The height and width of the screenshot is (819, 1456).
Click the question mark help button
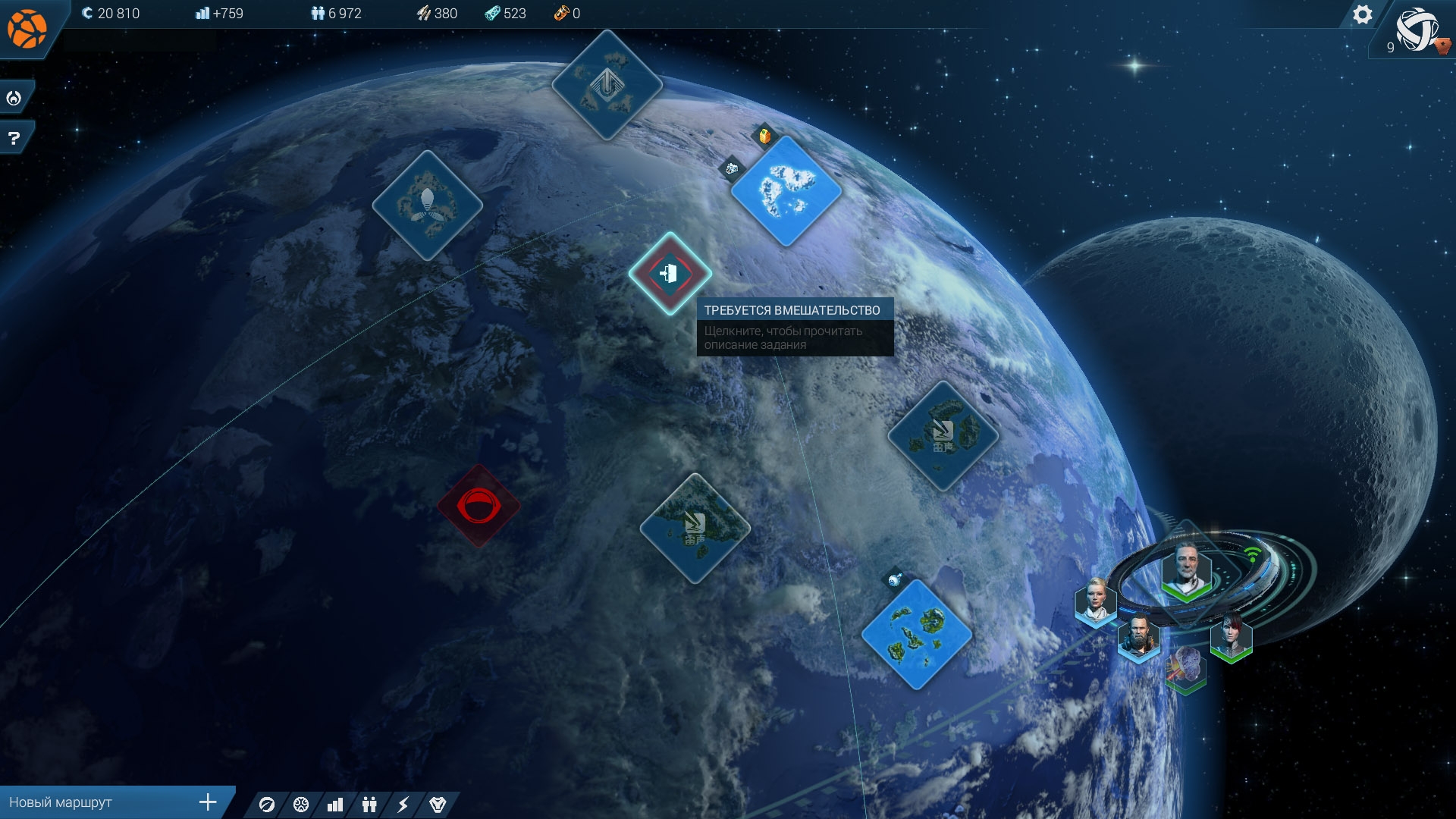pos(14,138)
